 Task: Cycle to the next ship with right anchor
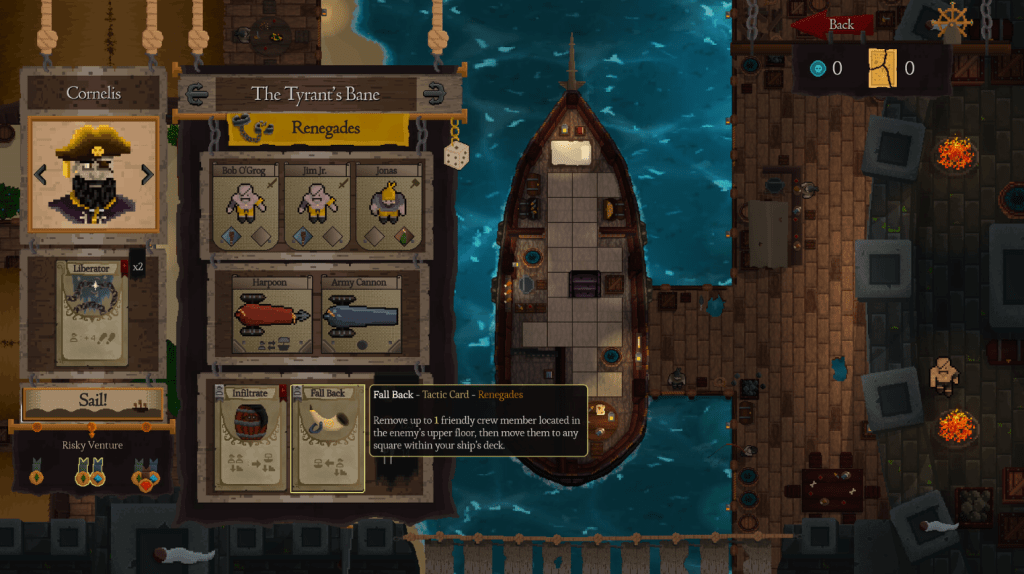(434, 94)
